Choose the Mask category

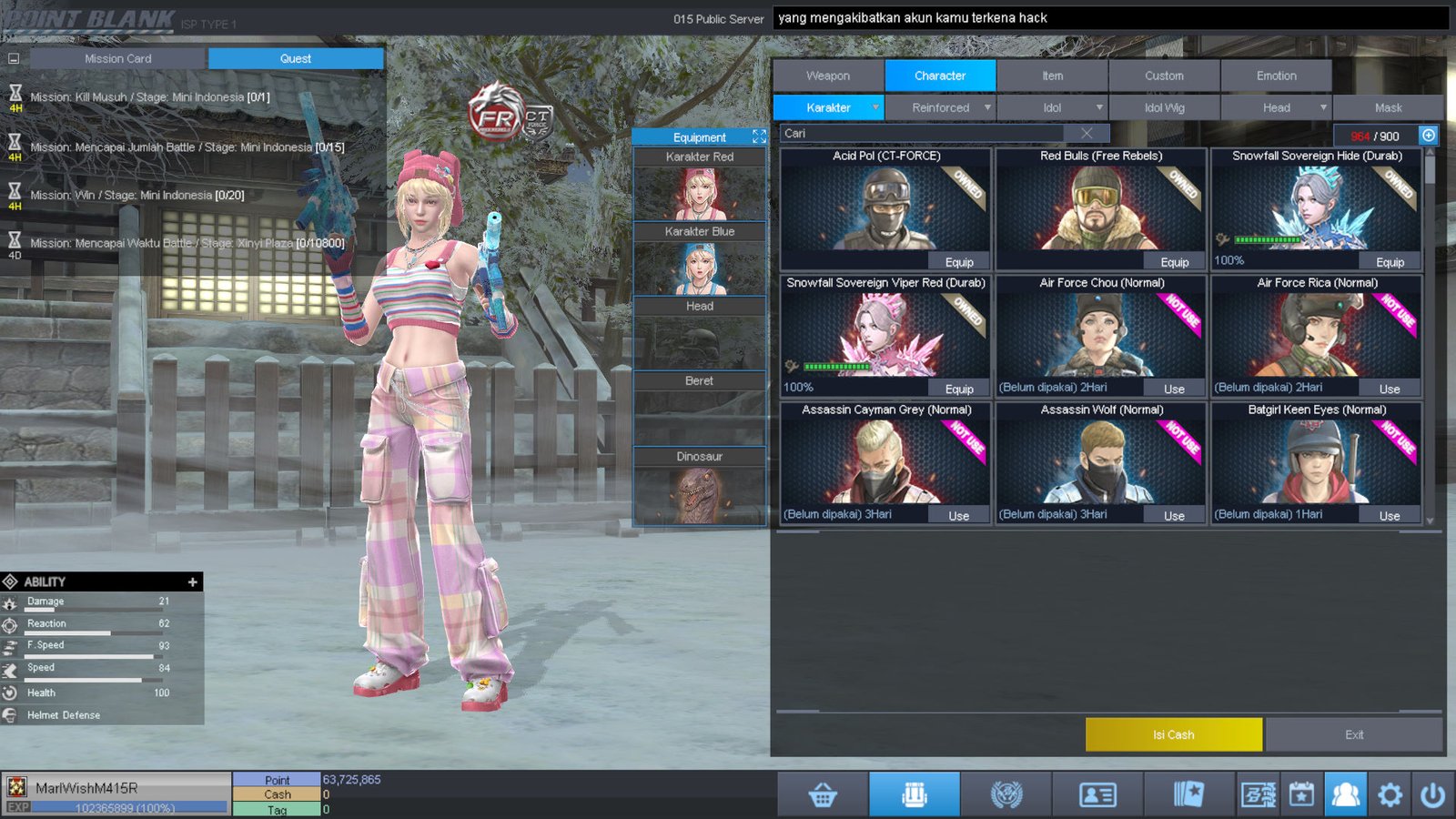1388,107
